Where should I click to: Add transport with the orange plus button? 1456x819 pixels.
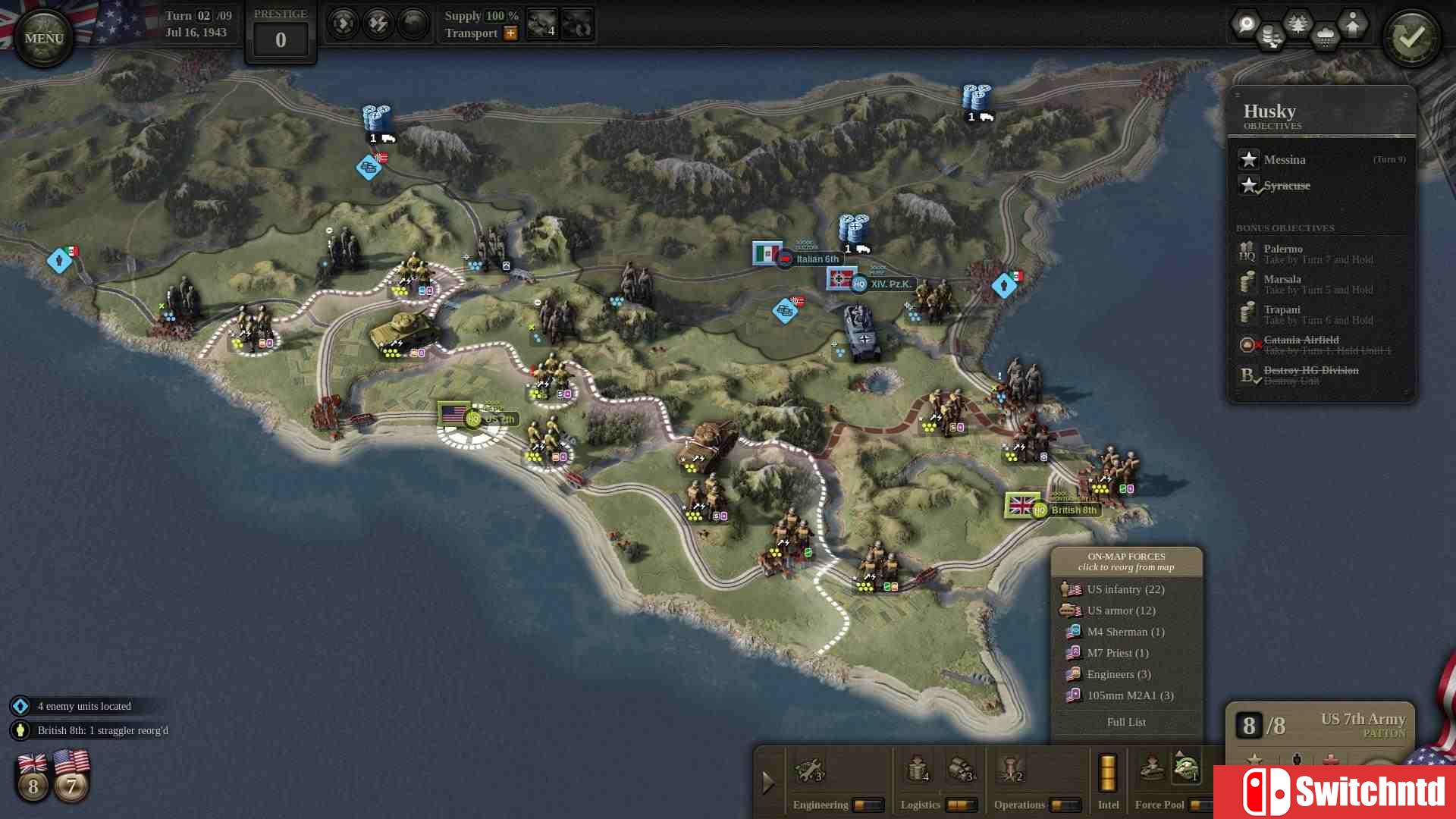510,33
